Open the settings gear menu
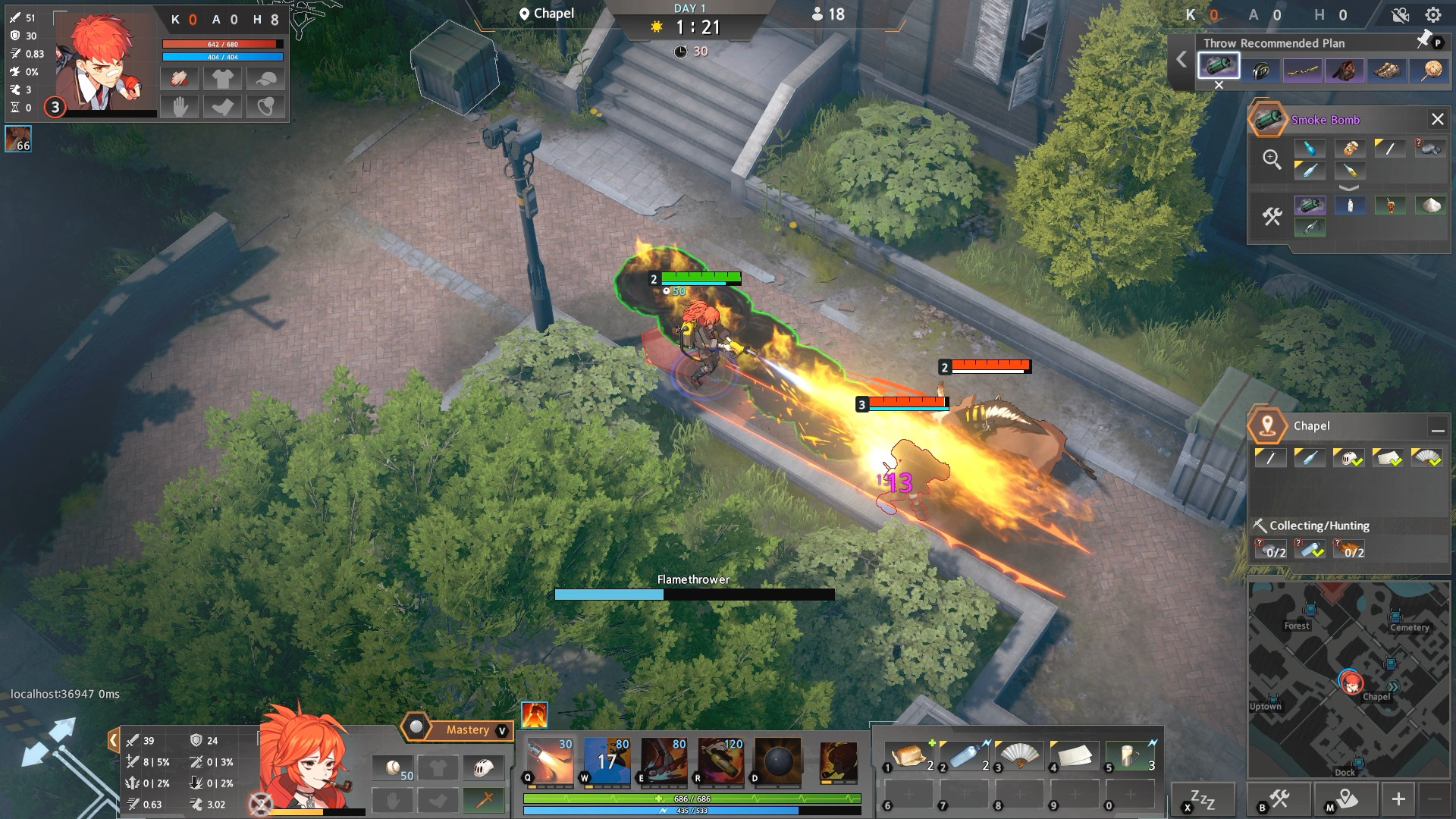The height and width of the screenshot is (819, 1456). [1432, 14]
